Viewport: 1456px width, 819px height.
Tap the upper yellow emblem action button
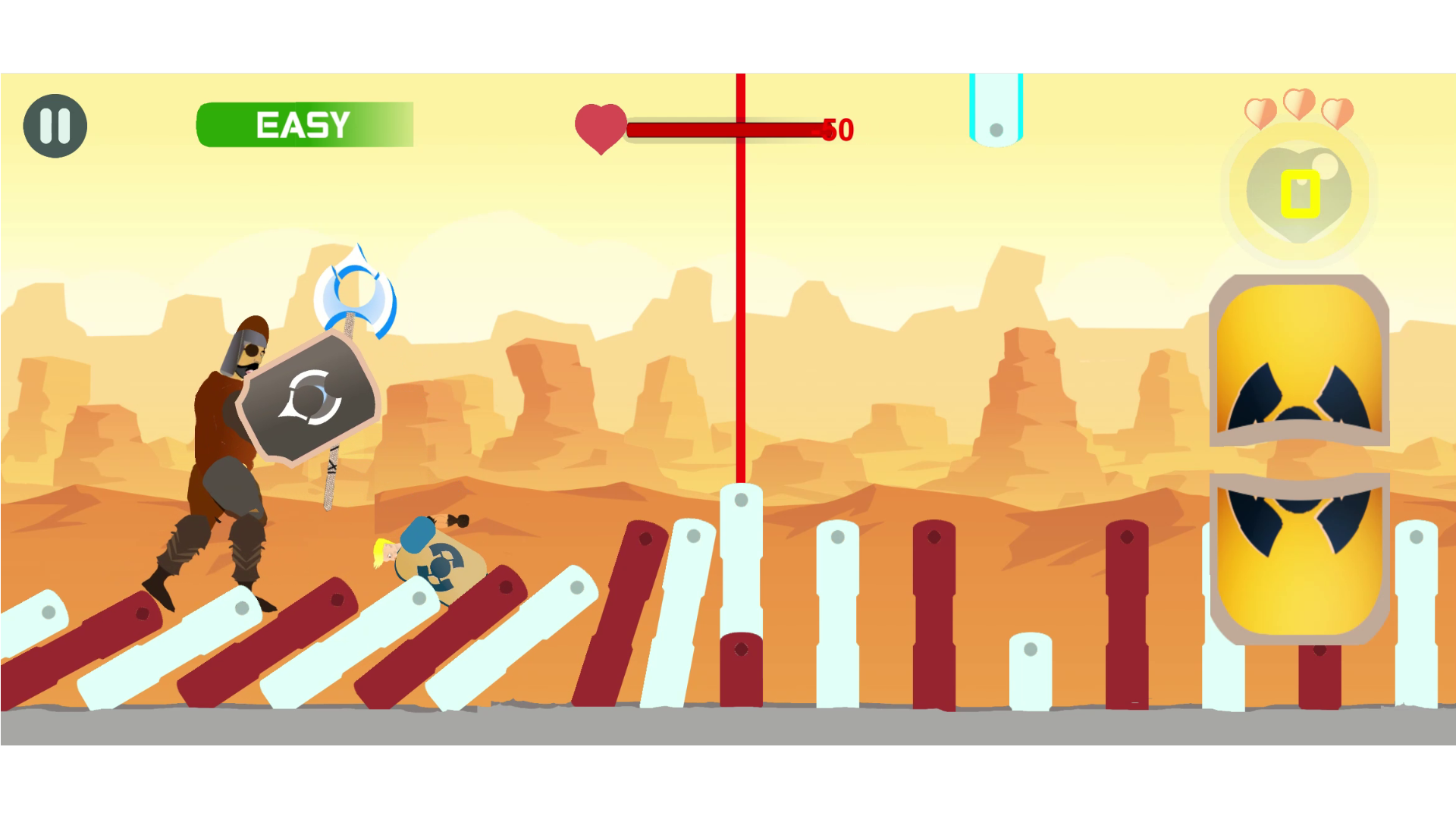pyautogui.click(x=1298, y=361)
